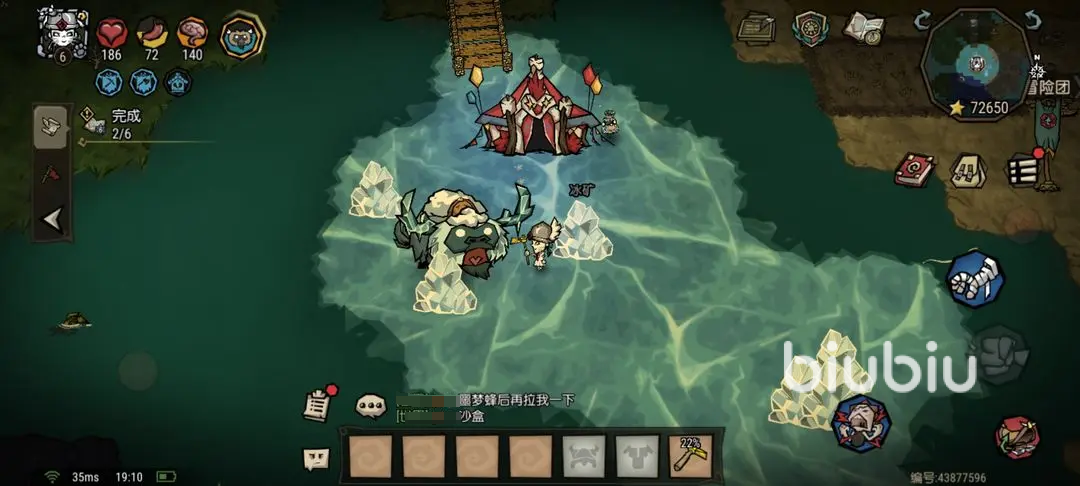Open the chat speech bubble

(x=371, y=406)
